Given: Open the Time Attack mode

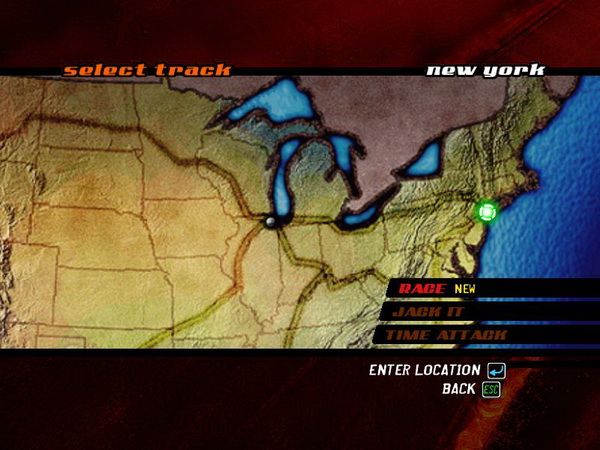Looking at the screenshot, I should tap(445, 335).
